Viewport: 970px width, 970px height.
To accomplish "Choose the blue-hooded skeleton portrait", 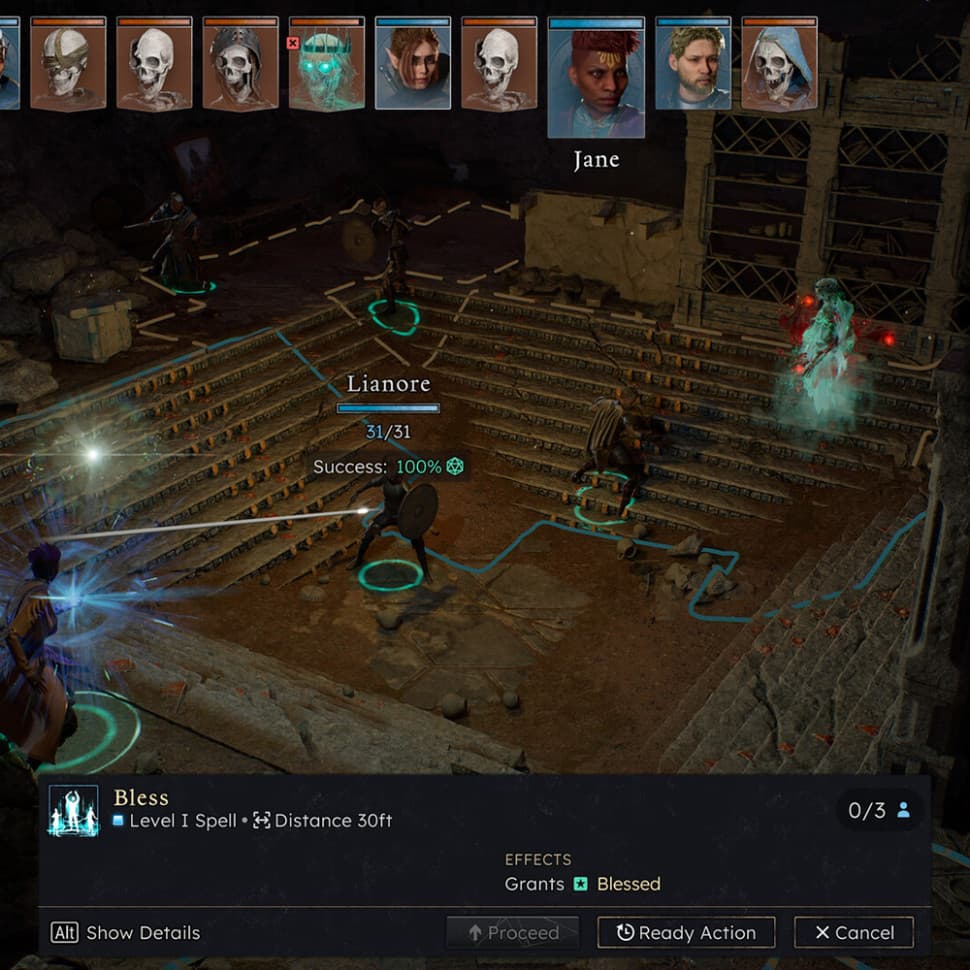I will tap(779, 64).
